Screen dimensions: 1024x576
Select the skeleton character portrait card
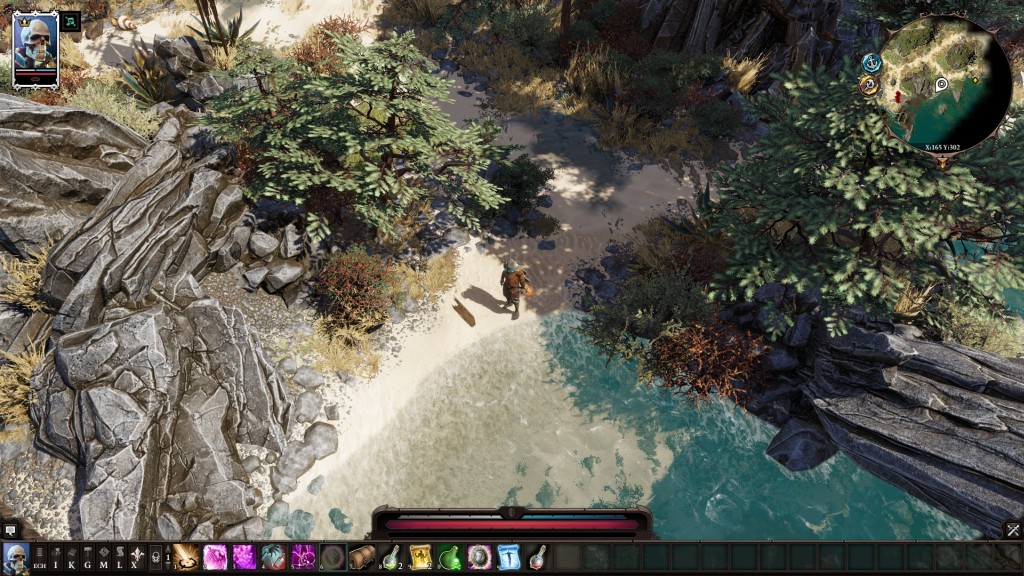click(x=36, y=47)
